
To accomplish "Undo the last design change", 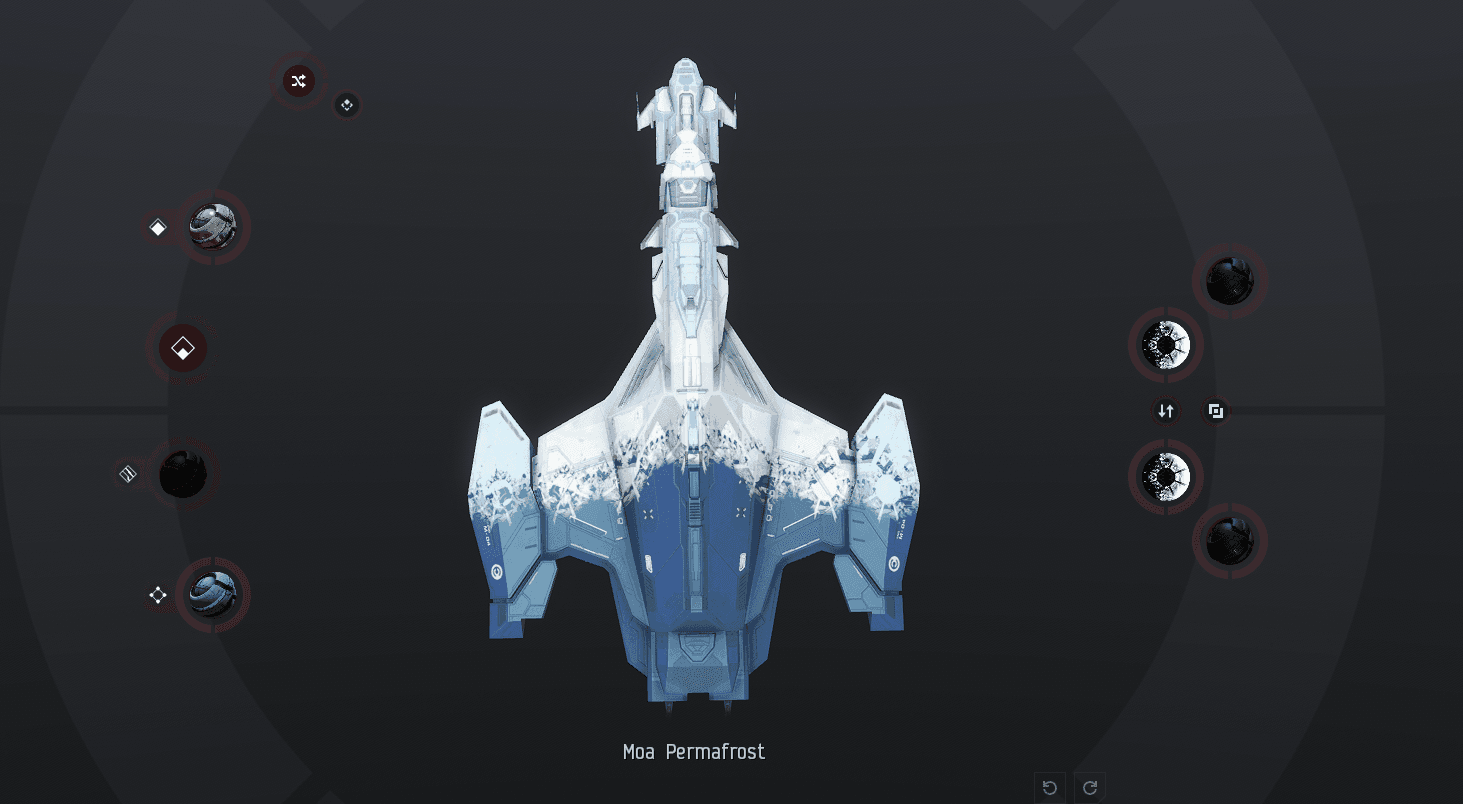I will pos(1050,787).
